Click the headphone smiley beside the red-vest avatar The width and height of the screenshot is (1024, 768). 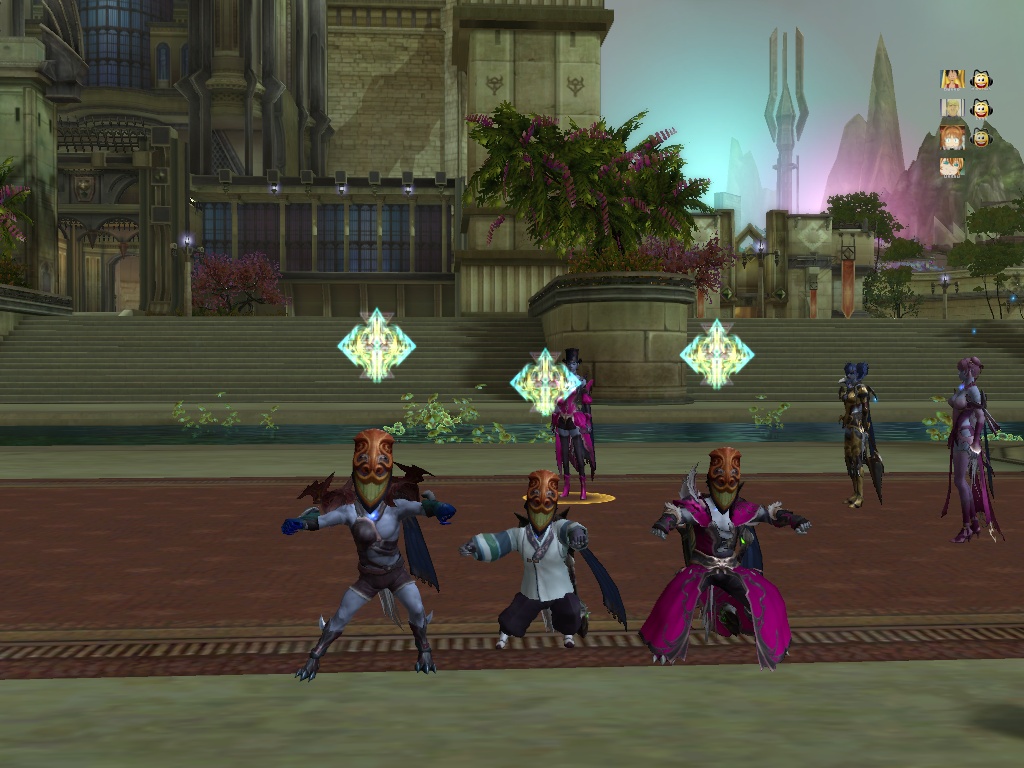(x=981, y=79)
